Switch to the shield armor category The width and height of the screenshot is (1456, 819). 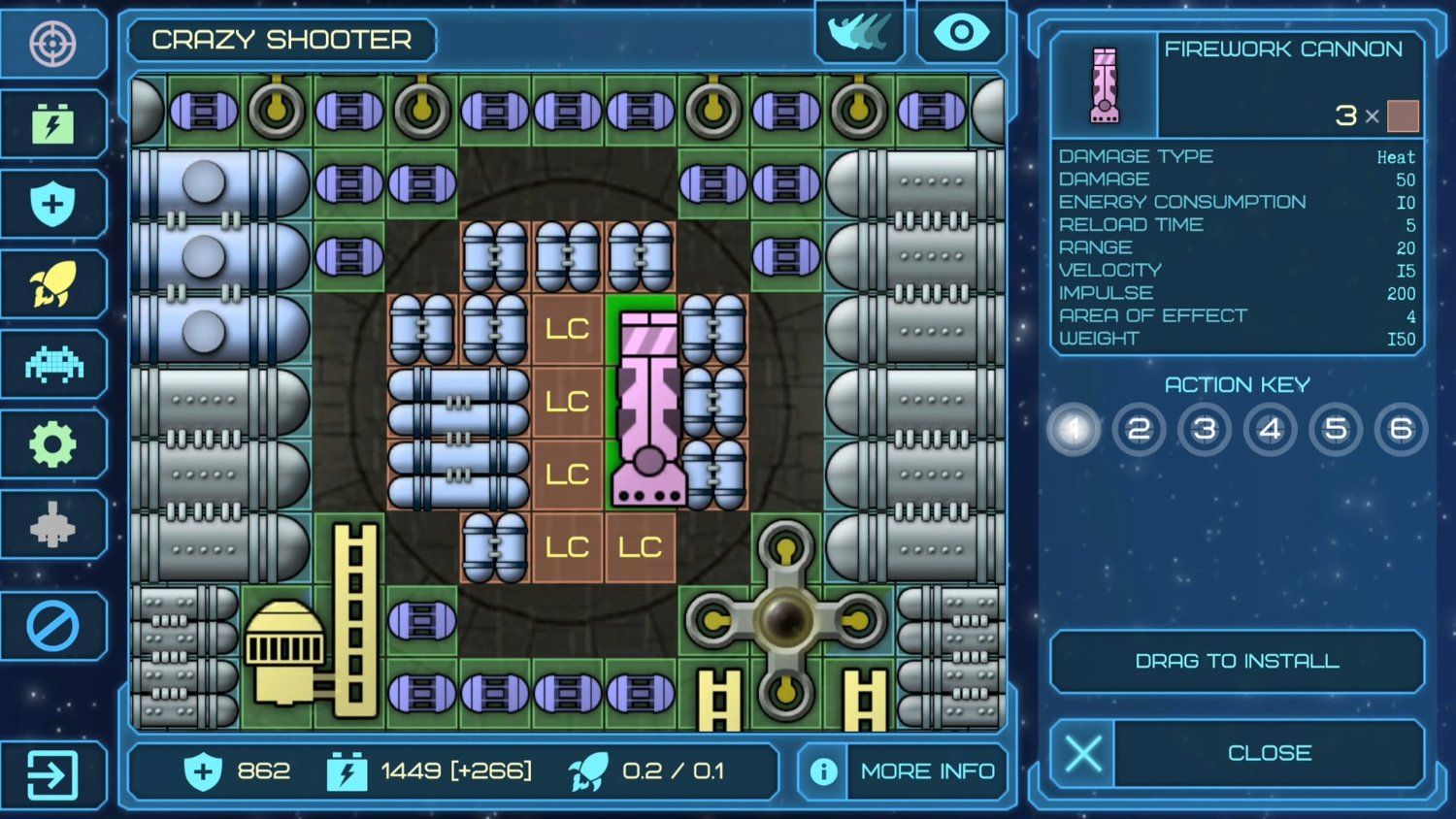point(52,205)
